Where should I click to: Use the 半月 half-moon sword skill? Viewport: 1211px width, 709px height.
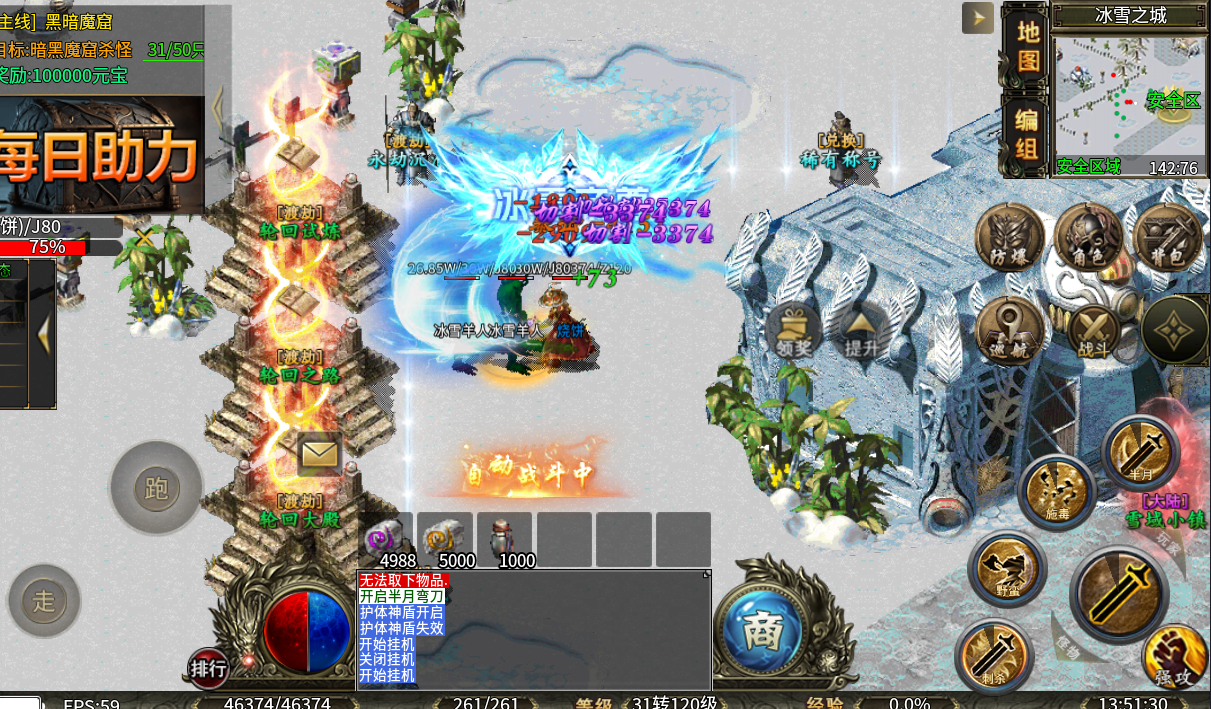(1141, 451)
